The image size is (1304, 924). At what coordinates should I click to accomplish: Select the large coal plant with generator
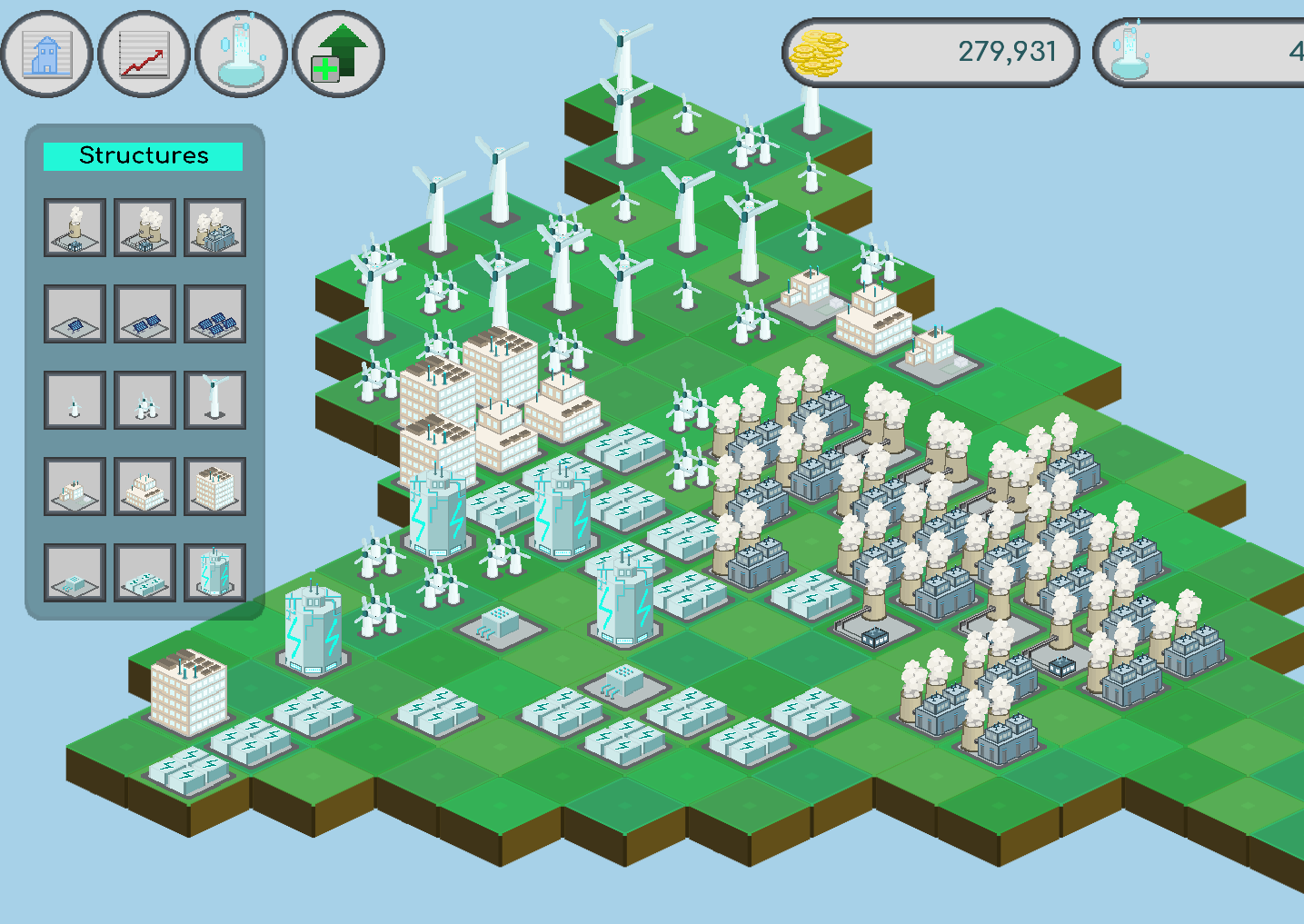pyautogui.click(x=215, y=227)
